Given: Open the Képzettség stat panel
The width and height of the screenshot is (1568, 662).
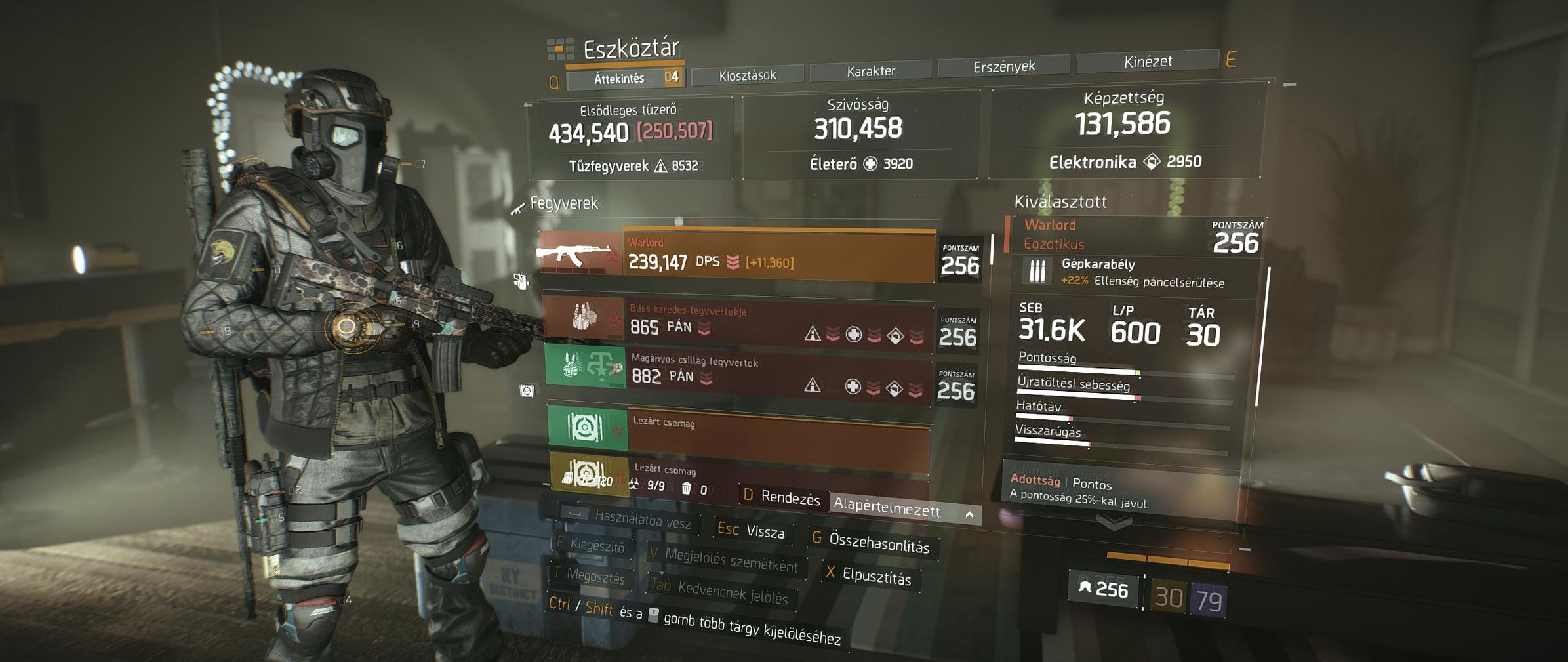Looking at the screenshot, I should point(1124,131).
